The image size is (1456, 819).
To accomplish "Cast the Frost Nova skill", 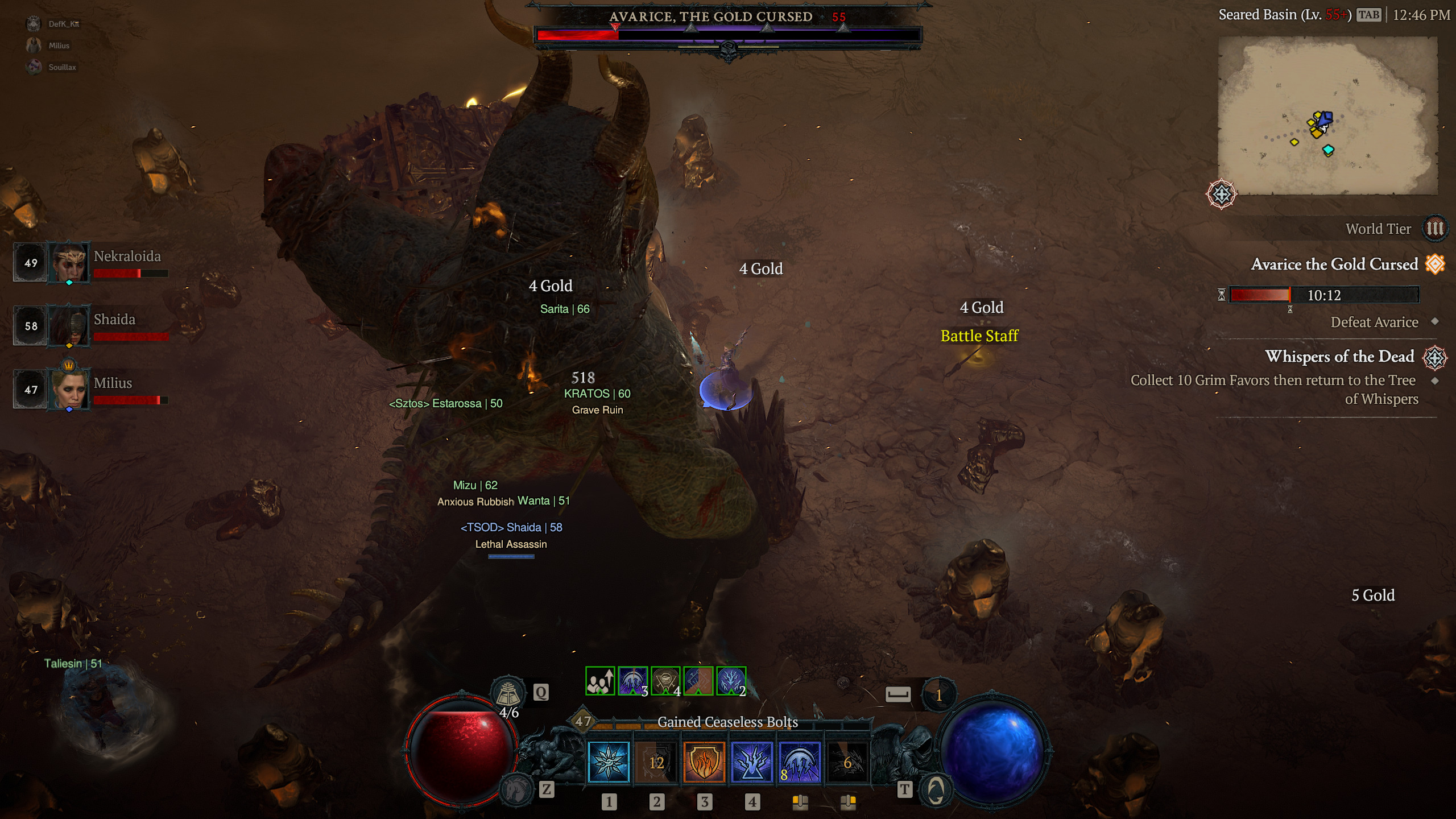I will (x=609, y=762).
